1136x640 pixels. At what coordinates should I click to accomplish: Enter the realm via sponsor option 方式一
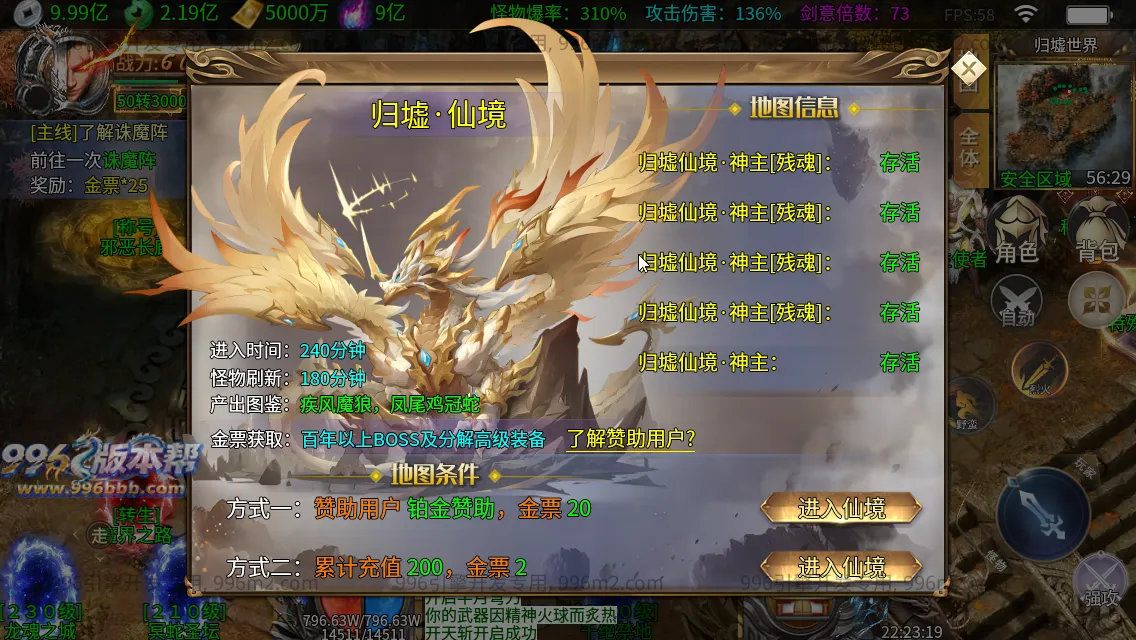point(841,508)
